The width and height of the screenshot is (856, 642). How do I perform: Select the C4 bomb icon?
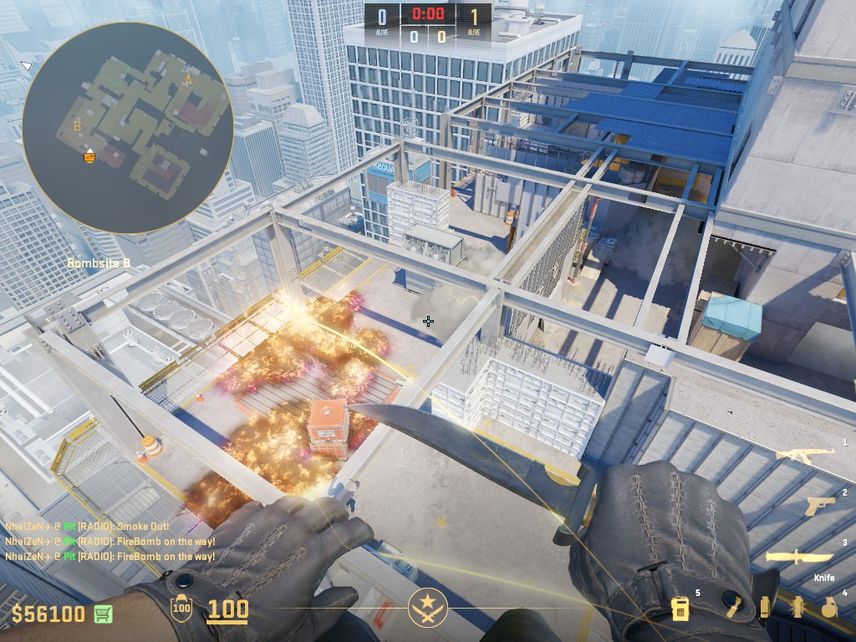(x=680, y=608)
